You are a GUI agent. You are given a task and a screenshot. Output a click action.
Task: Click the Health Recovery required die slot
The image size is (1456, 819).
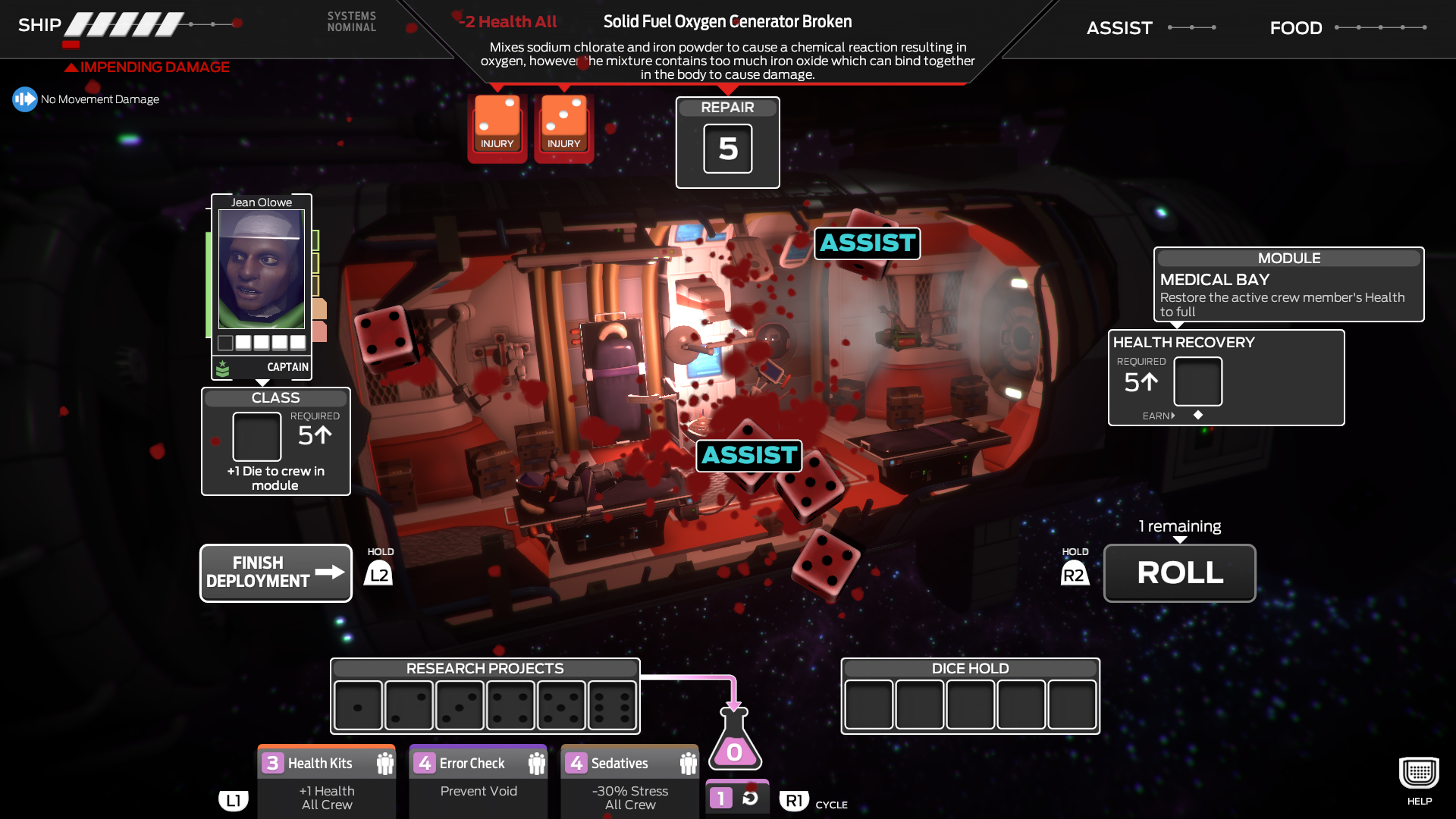coord(1197,382)
